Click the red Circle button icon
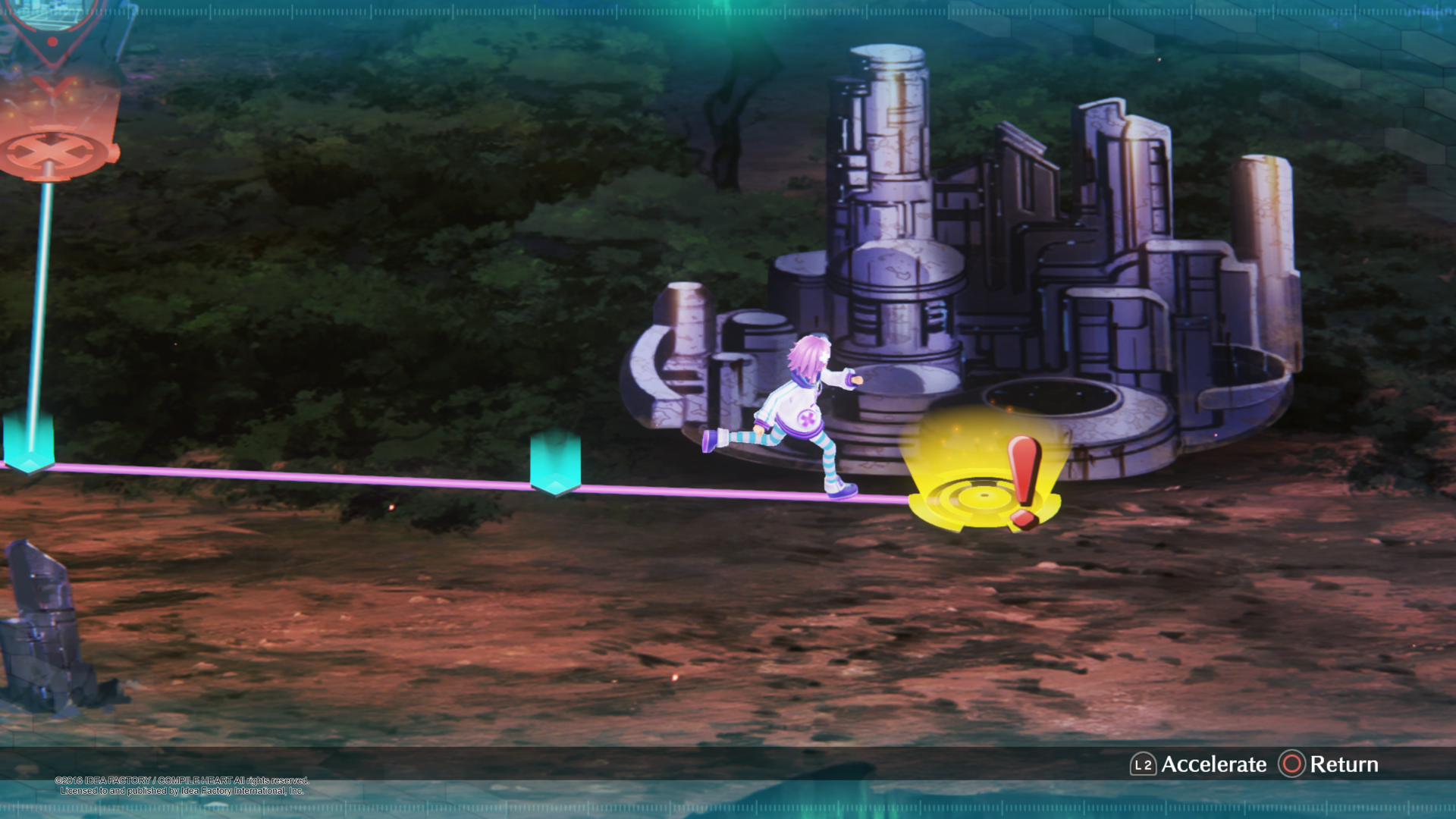The height and width of the screenshot is (819, 1456). [1291, 764]
